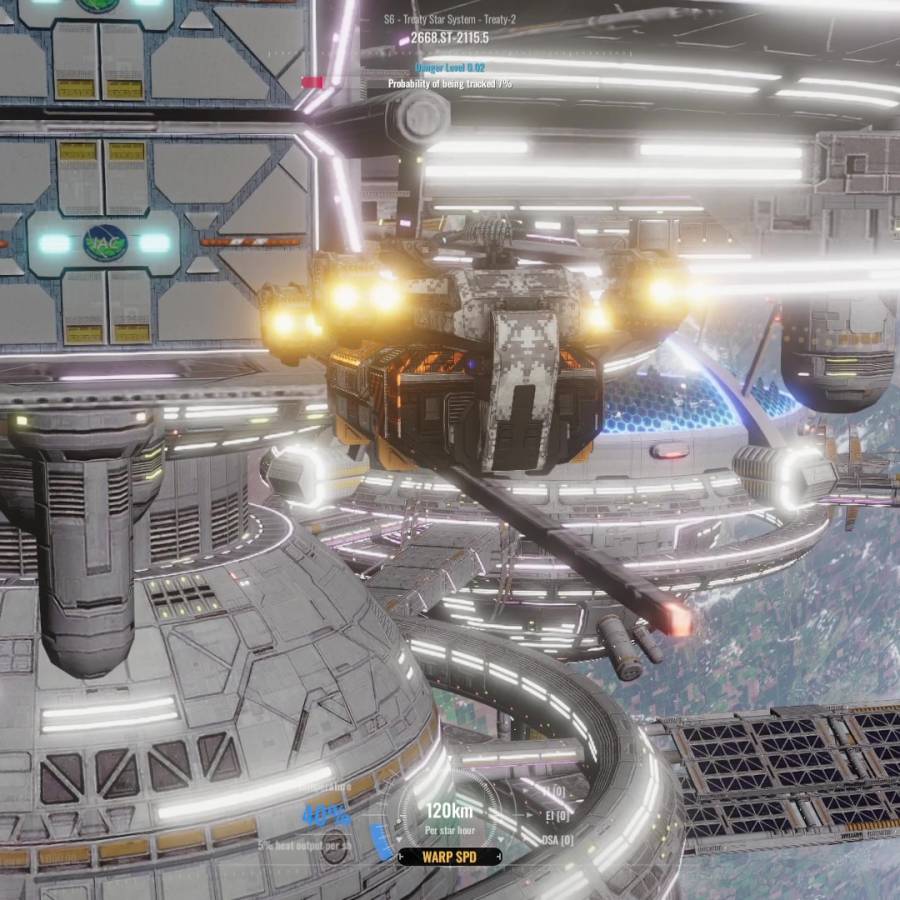
Task: Toggle the WARP SPD mode label
Action: [450, 857]
